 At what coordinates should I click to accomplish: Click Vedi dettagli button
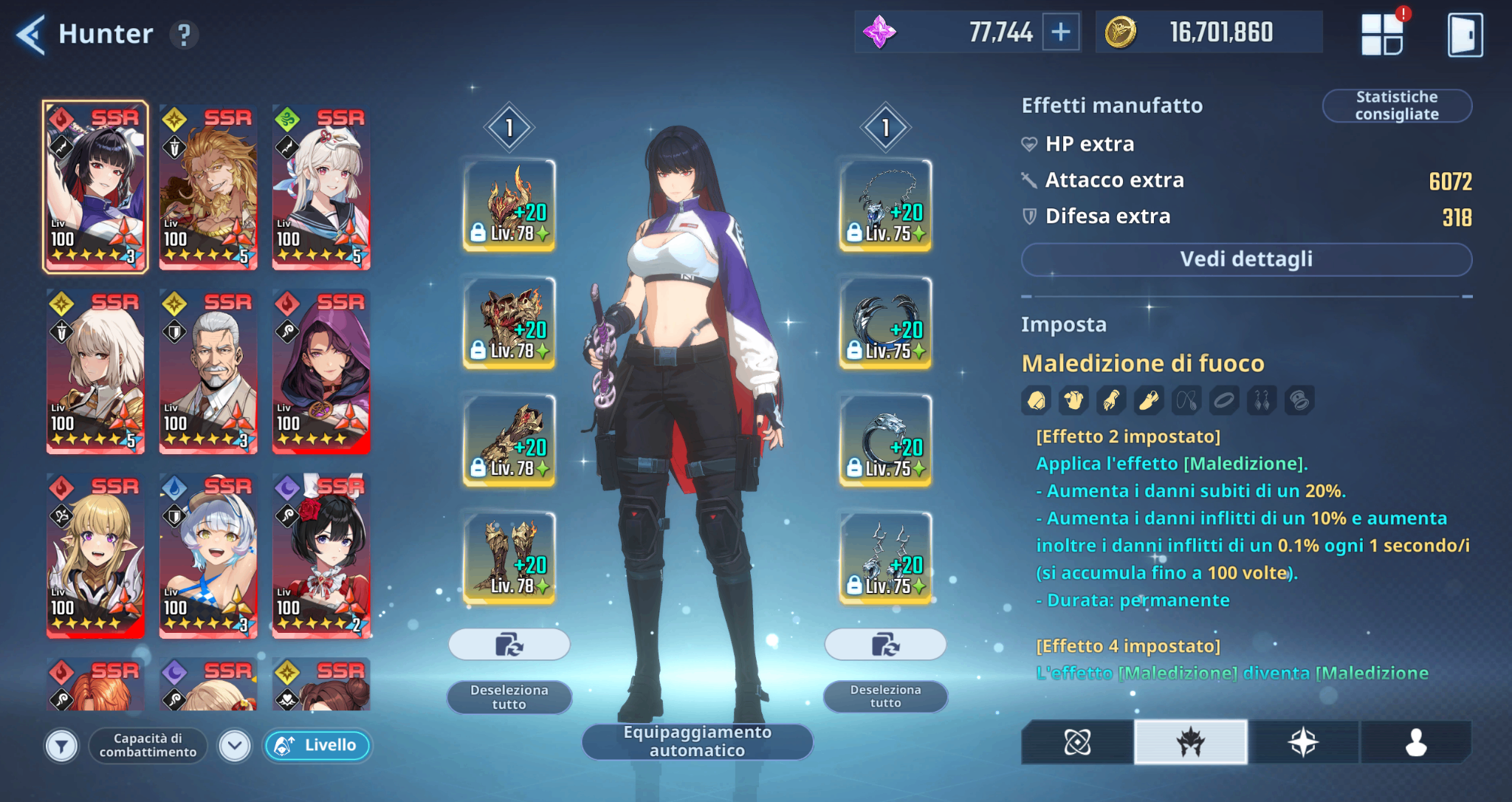(1246, 259)
